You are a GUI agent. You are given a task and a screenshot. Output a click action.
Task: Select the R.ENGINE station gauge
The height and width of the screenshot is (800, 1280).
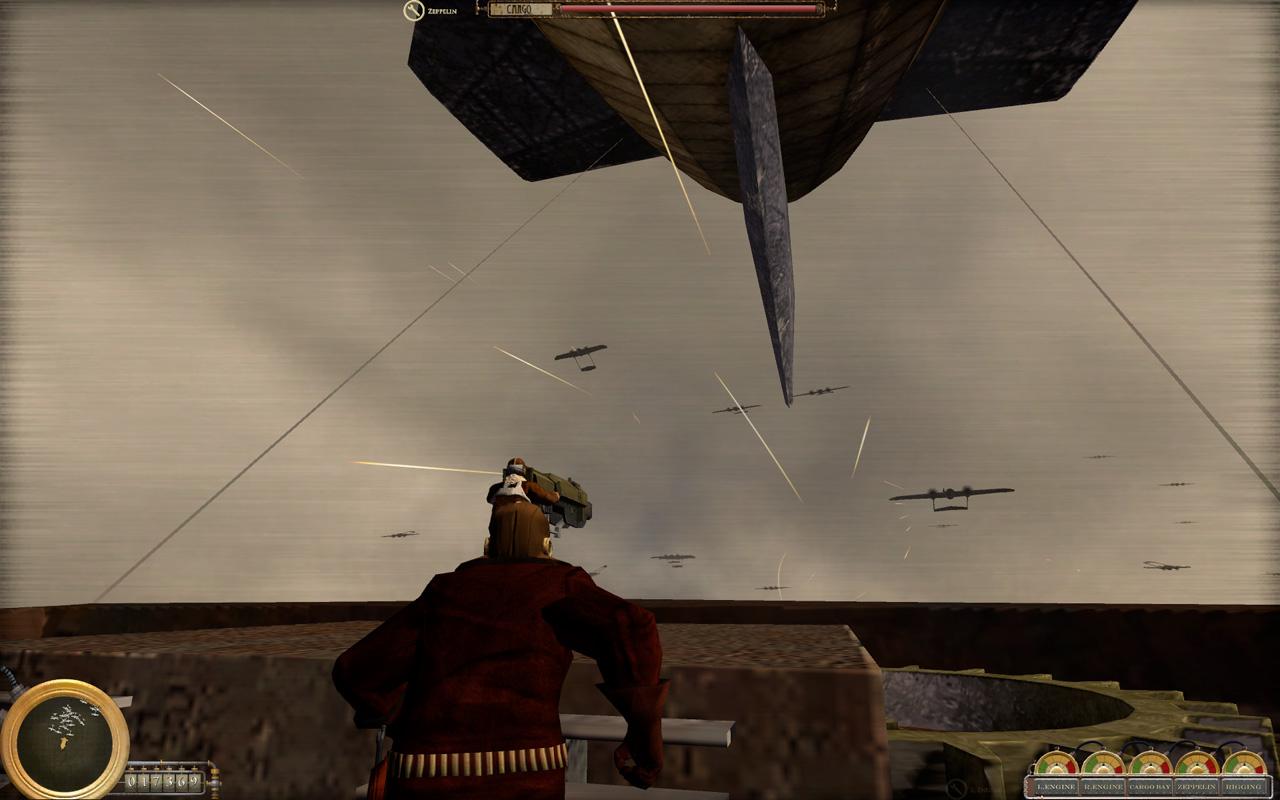[x=1103, y=786]
